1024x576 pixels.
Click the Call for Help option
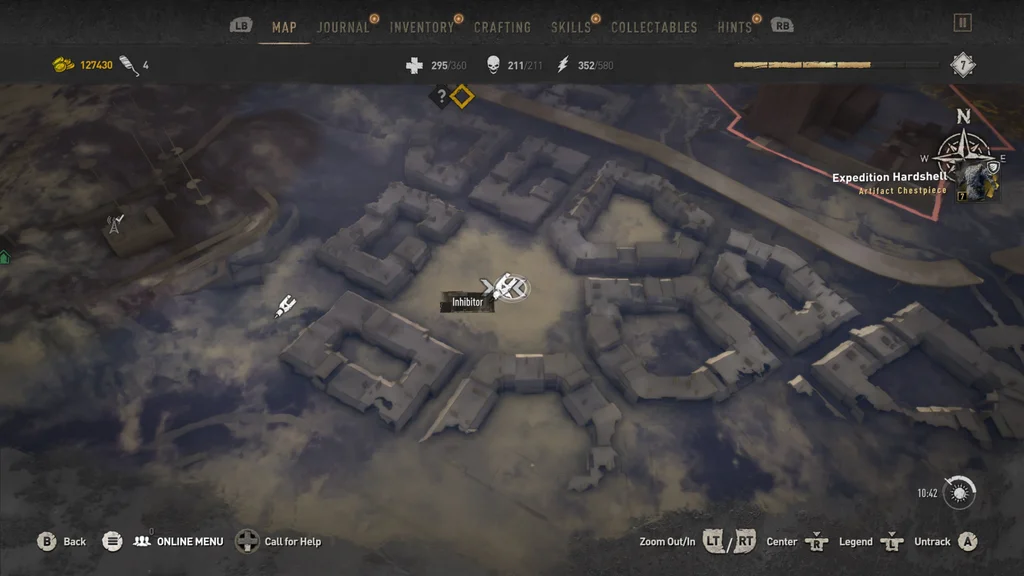pyautogui.click(x=279, y=542)
